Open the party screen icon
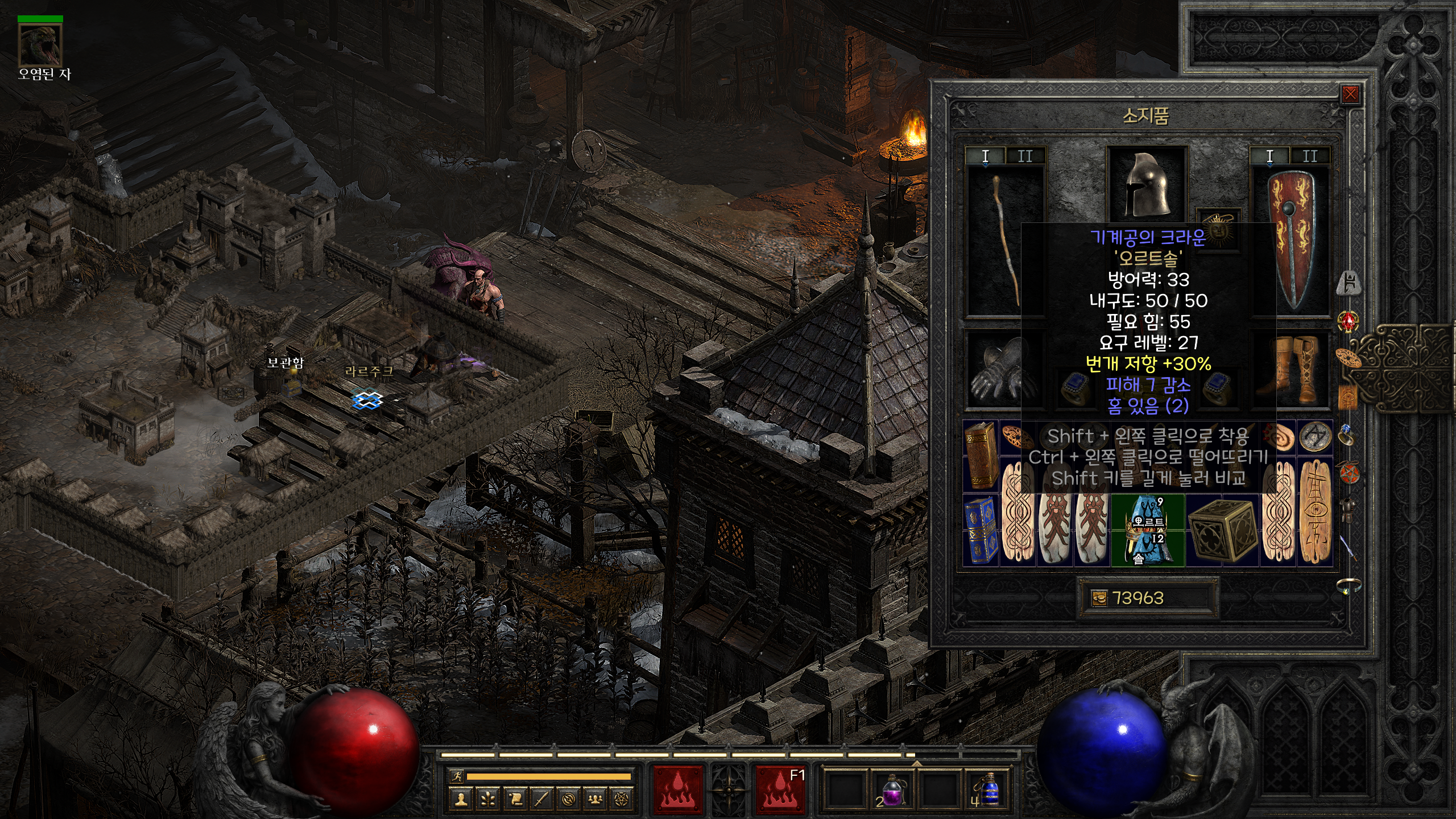 (x=595, y=800)
